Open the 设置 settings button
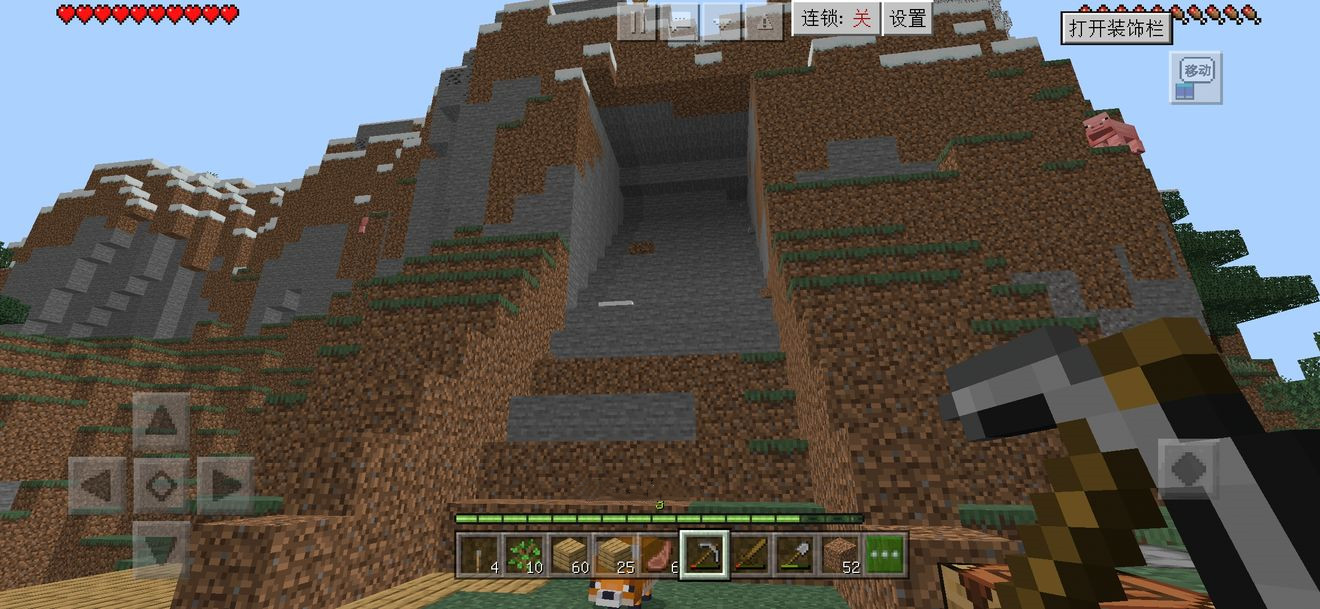Viewport: 1320px width, 609px height. tap(908, 19)
